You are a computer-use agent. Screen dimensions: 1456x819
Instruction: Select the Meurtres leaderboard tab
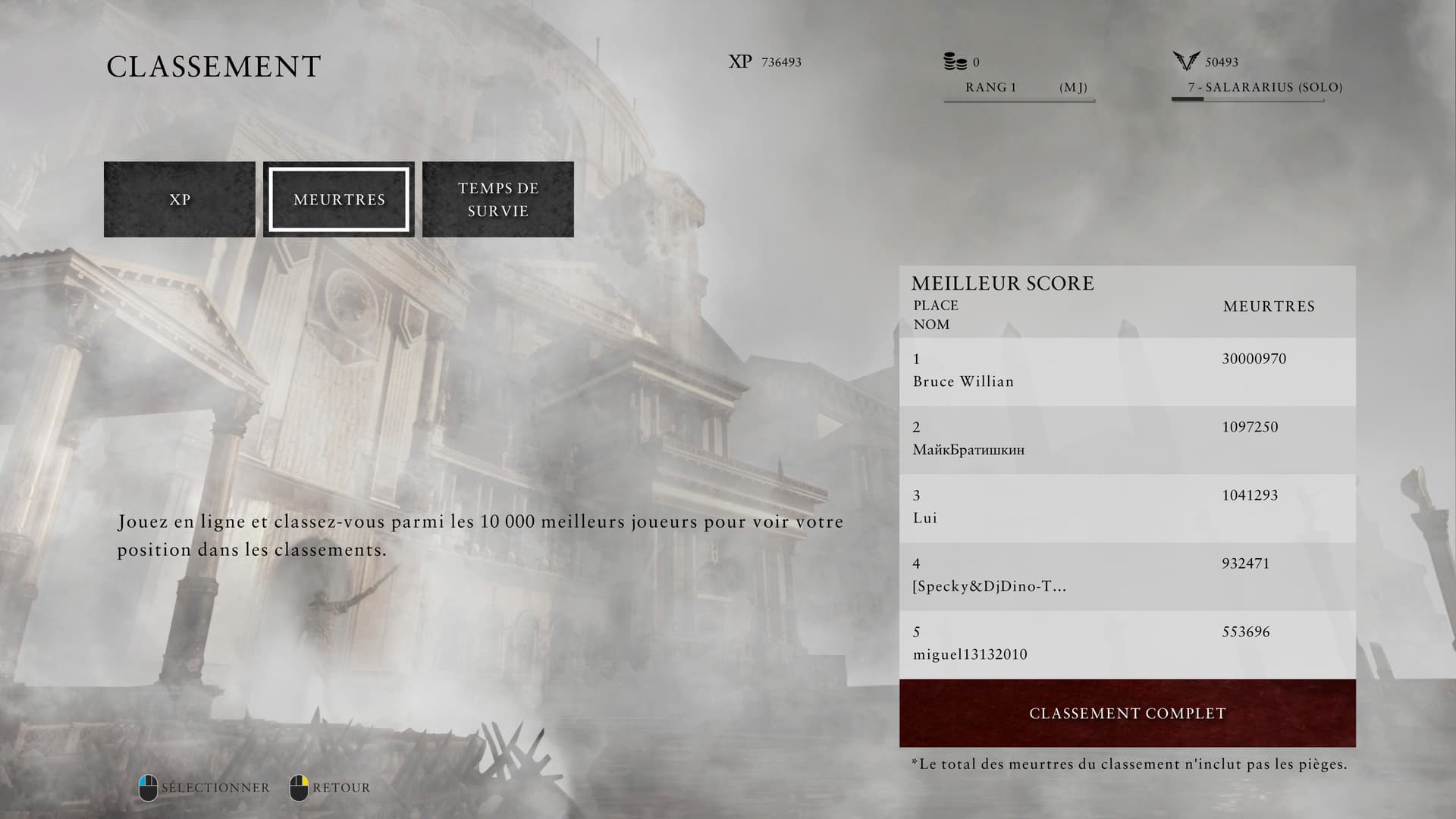[339, 199]
